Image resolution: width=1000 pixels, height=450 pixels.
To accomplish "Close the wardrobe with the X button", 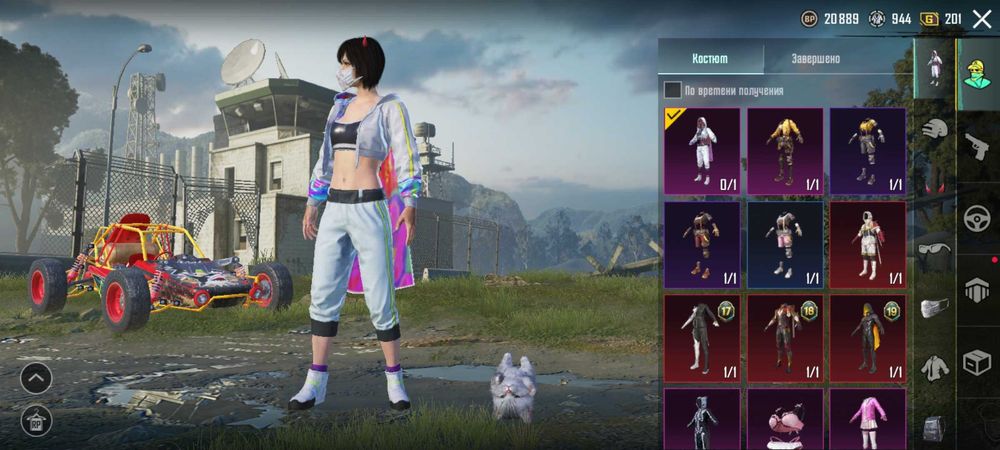I will coord(981,19).
